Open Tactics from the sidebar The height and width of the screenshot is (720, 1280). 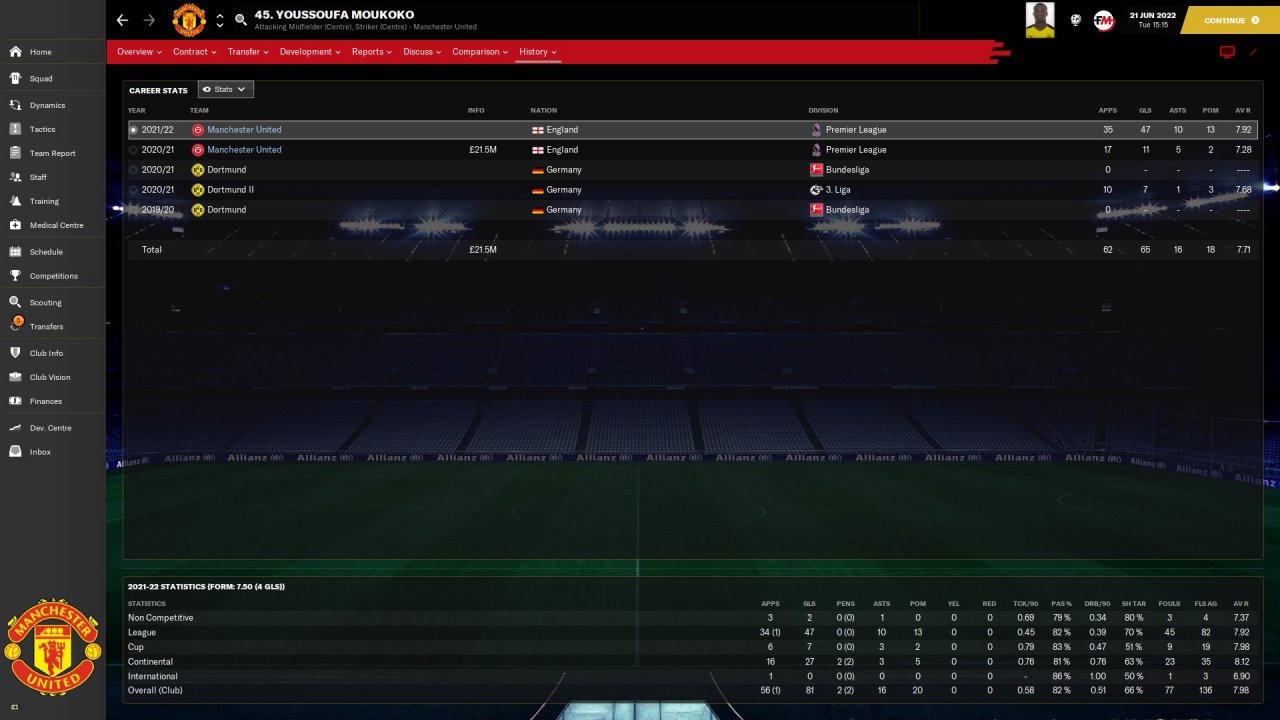pos(42,129)
